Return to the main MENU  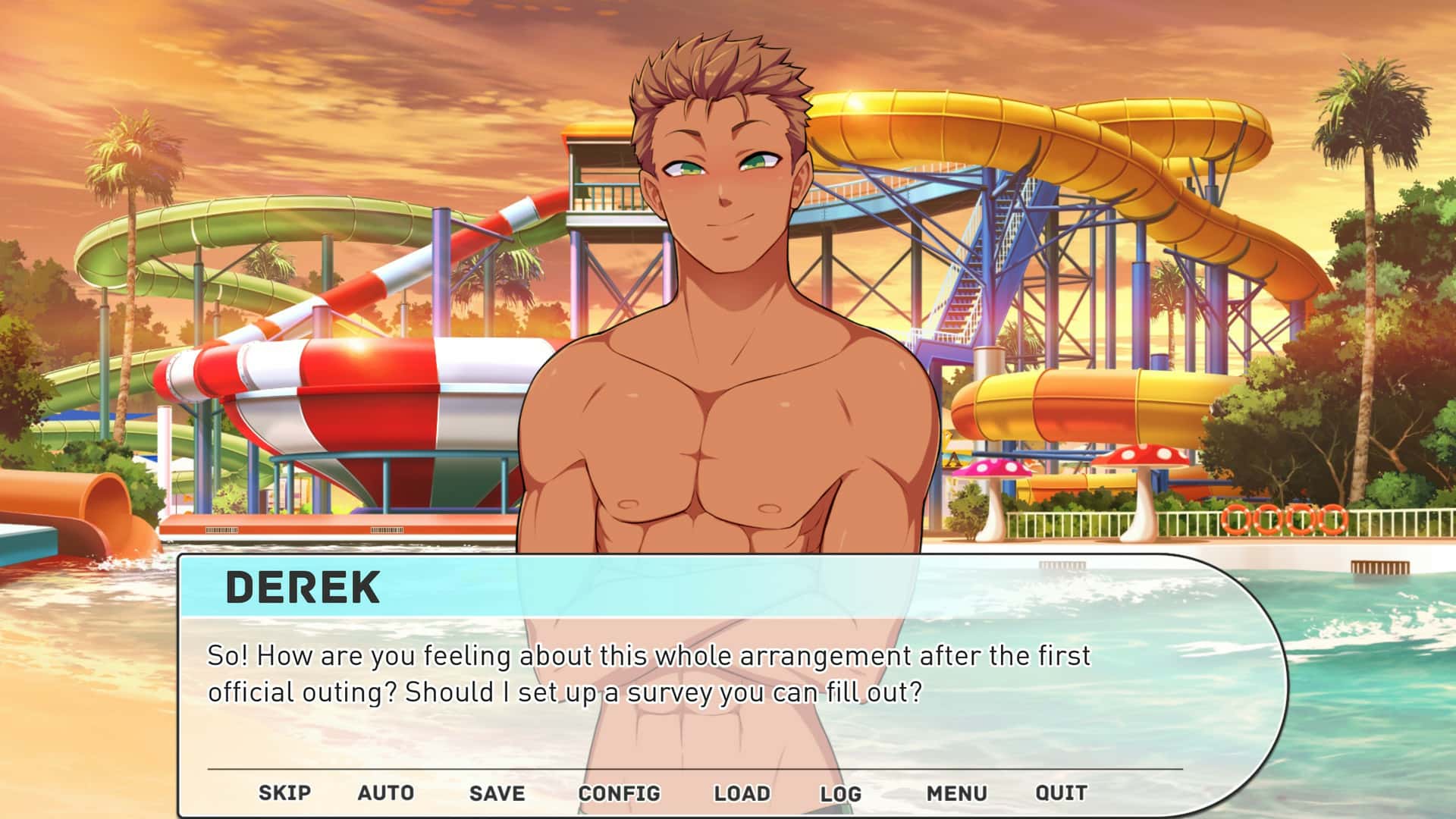(957, 792)
